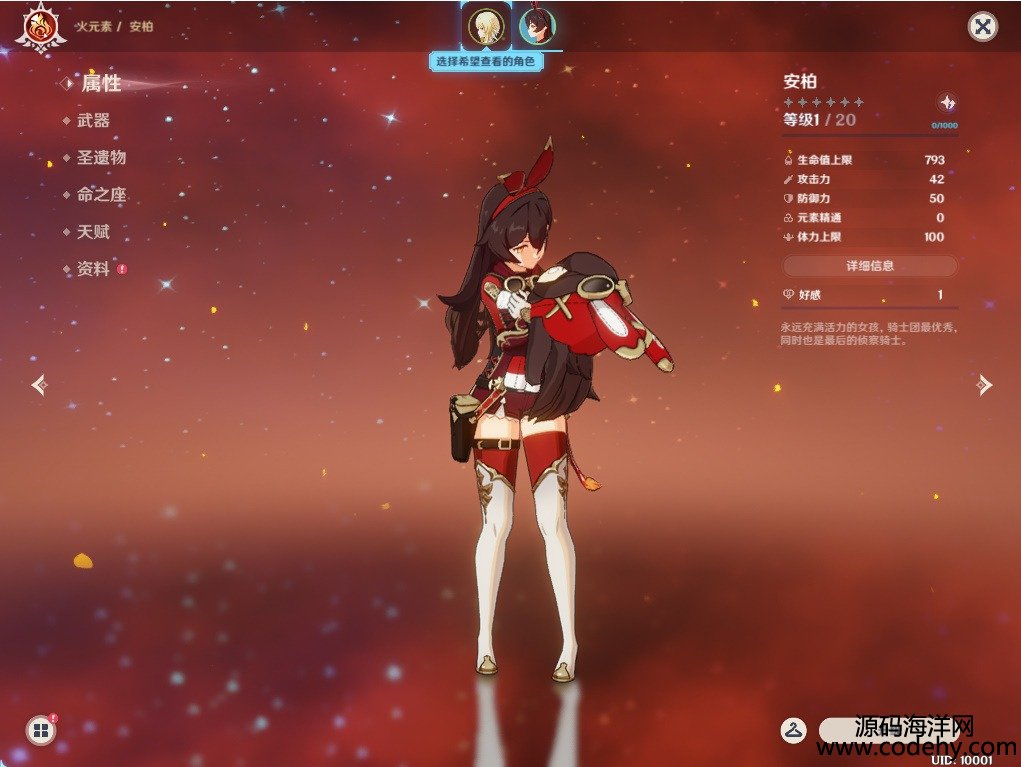This screenshot has width=1021, height=767.
Task: Select the blonde character portrait
Action: pos(485,26)
